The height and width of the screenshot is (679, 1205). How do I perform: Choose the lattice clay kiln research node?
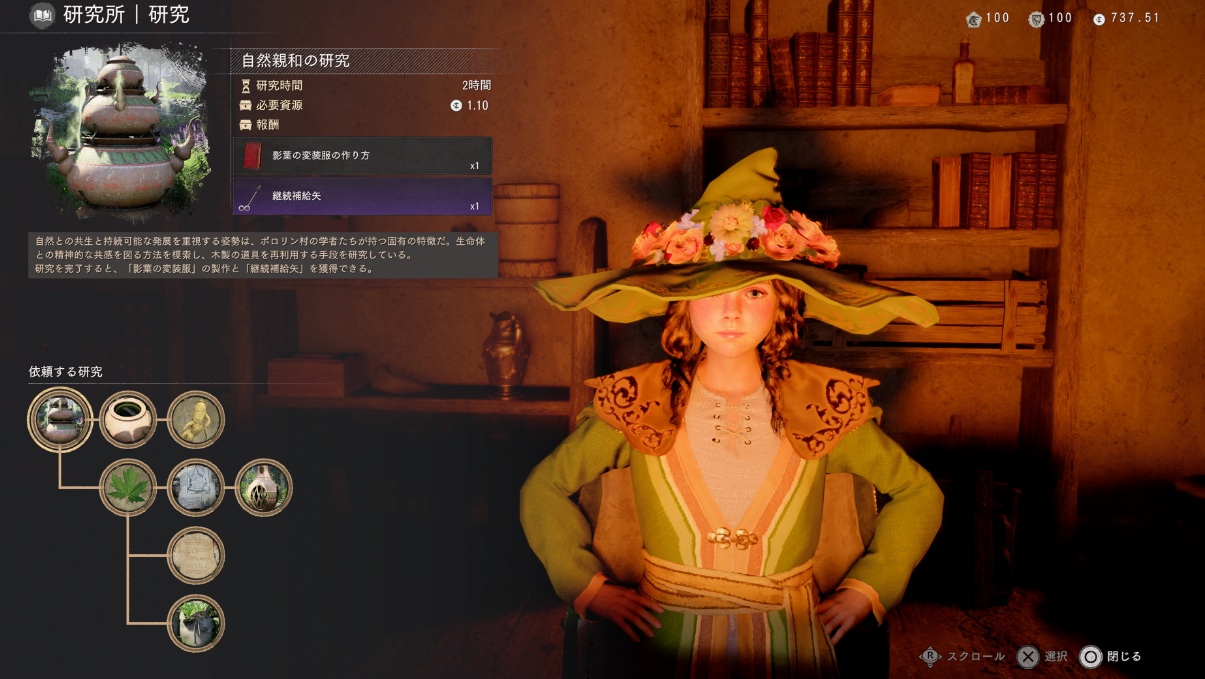pos(263,487)
